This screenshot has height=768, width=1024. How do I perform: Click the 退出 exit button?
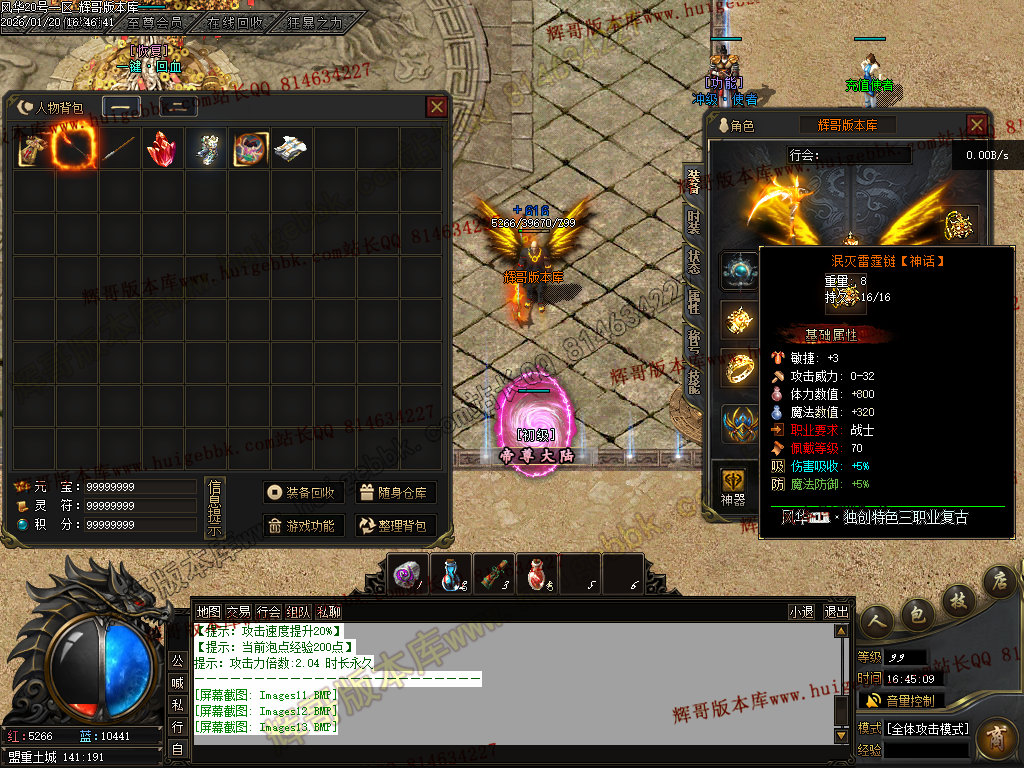coord(836,612)
